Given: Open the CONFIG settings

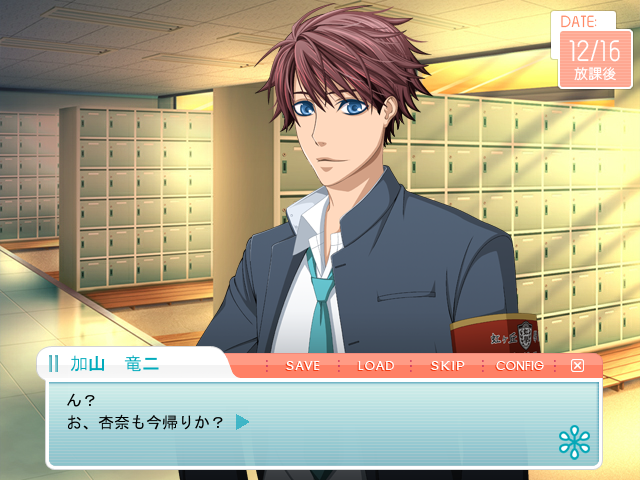Looking at the screenshot, I should 519,366.
